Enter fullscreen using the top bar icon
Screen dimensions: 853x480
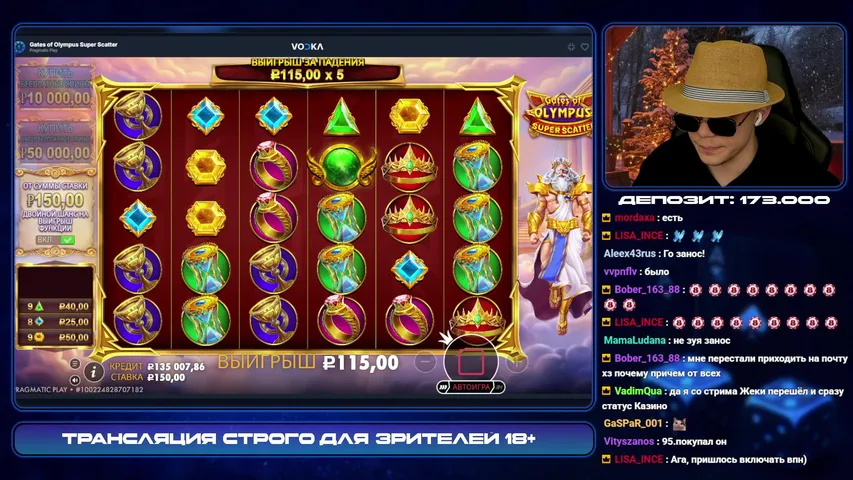570,47
